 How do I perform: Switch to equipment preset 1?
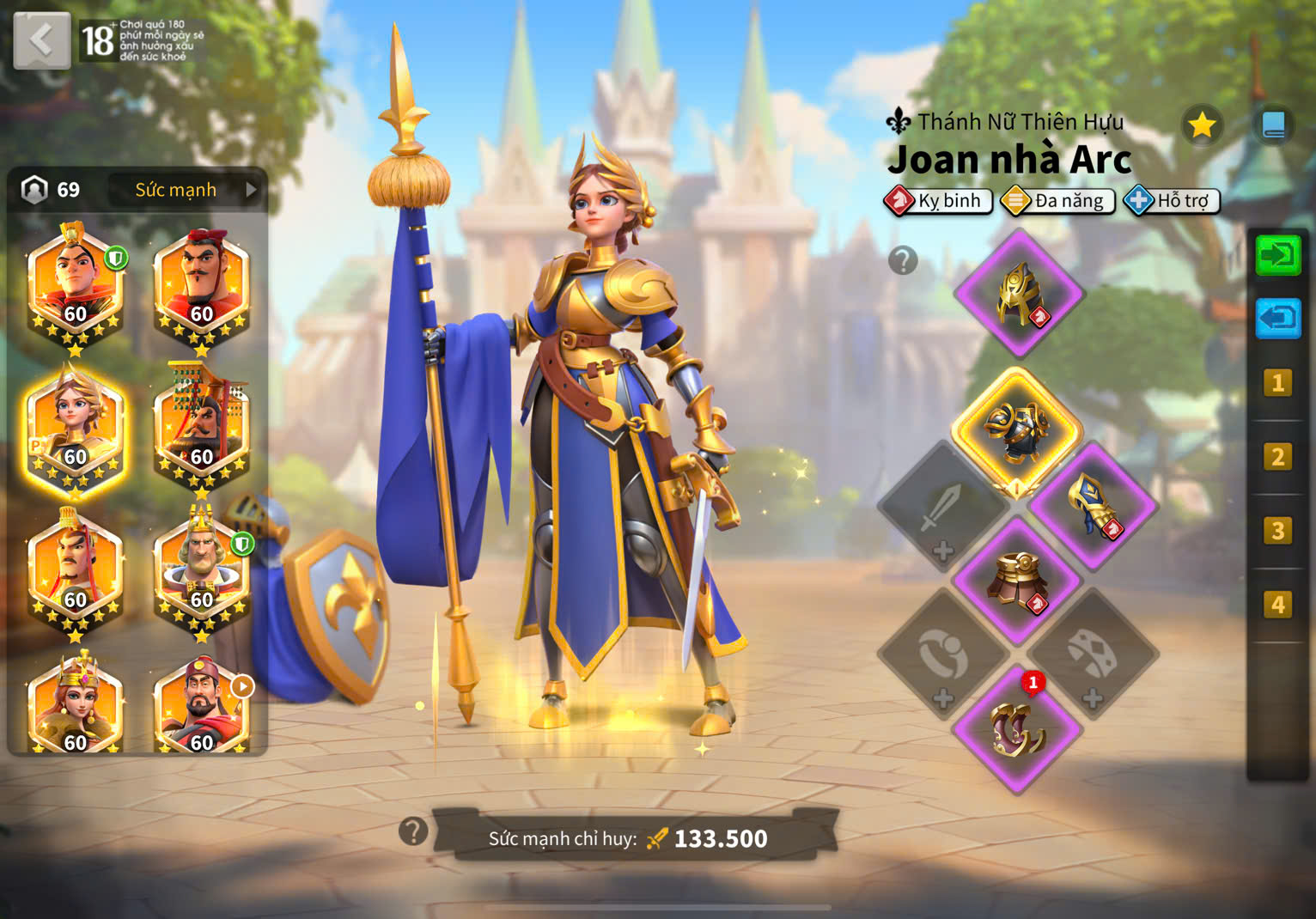pos(1277,383)
